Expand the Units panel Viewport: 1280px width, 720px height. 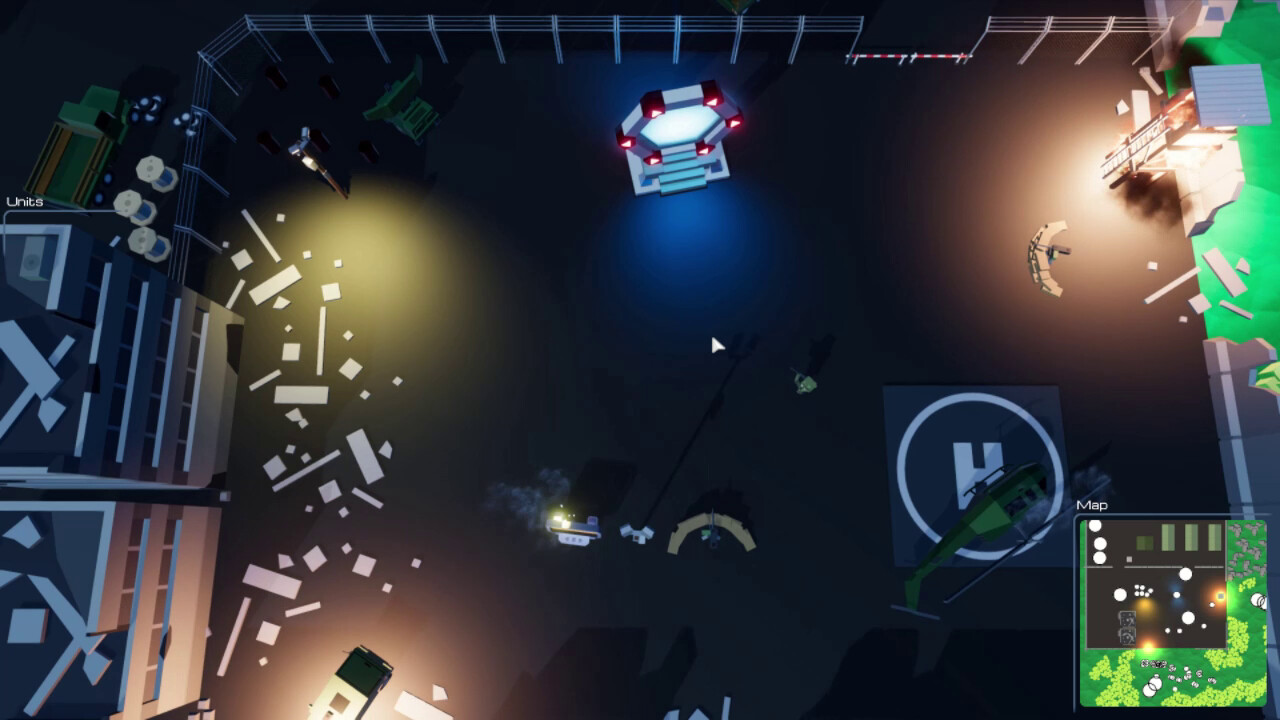point(25,200)
